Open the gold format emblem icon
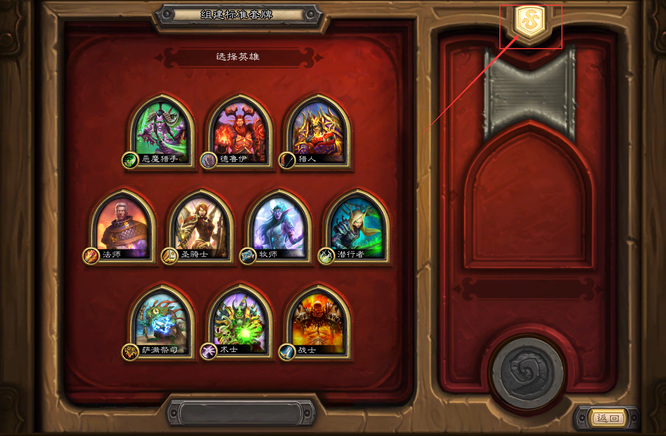Image resolution: width=666 pixels, height=436 pixels. coord(529,22)
